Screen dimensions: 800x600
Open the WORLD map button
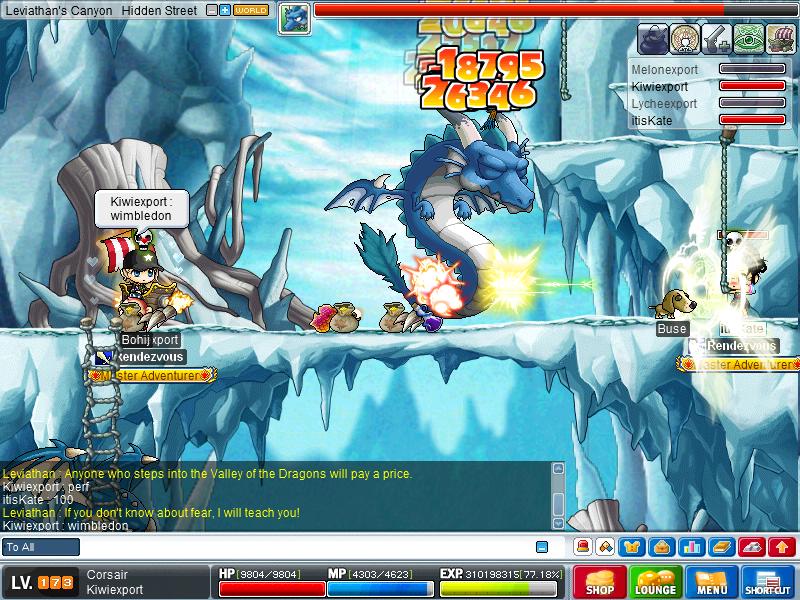click(x=251, y=10)
